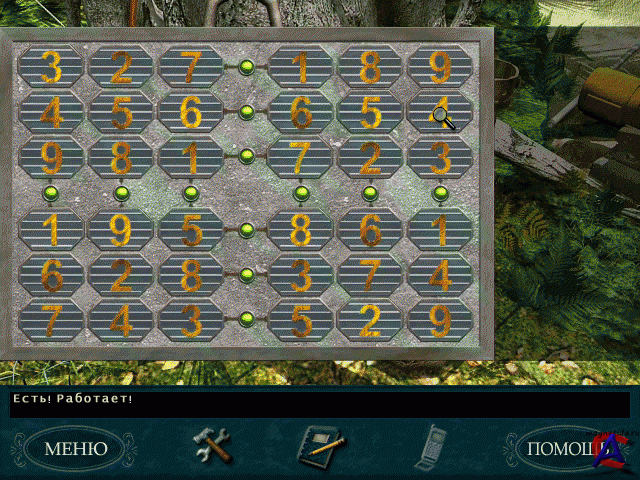Image resolution: width=640 pixels, height=480 pixels.
Task: Open the notebook with pencil icon
Action: pos(321,445)
